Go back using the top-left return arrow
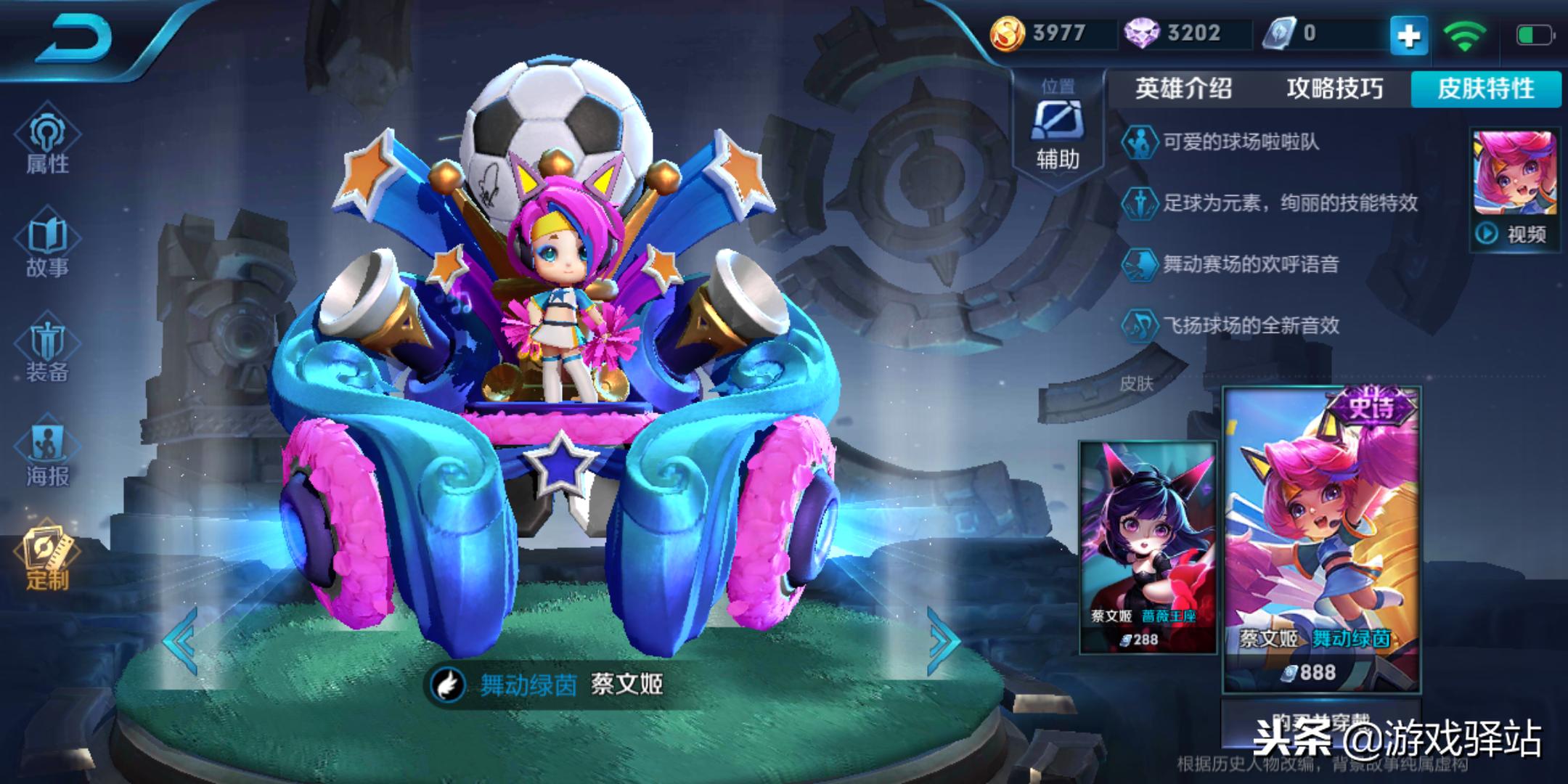 76,40
